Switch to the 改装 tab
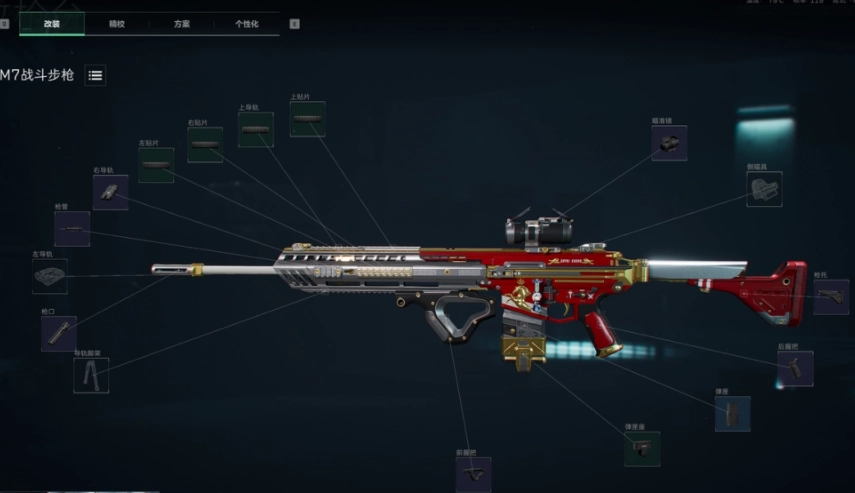855x493 pixels. click(x=51, y=23)
